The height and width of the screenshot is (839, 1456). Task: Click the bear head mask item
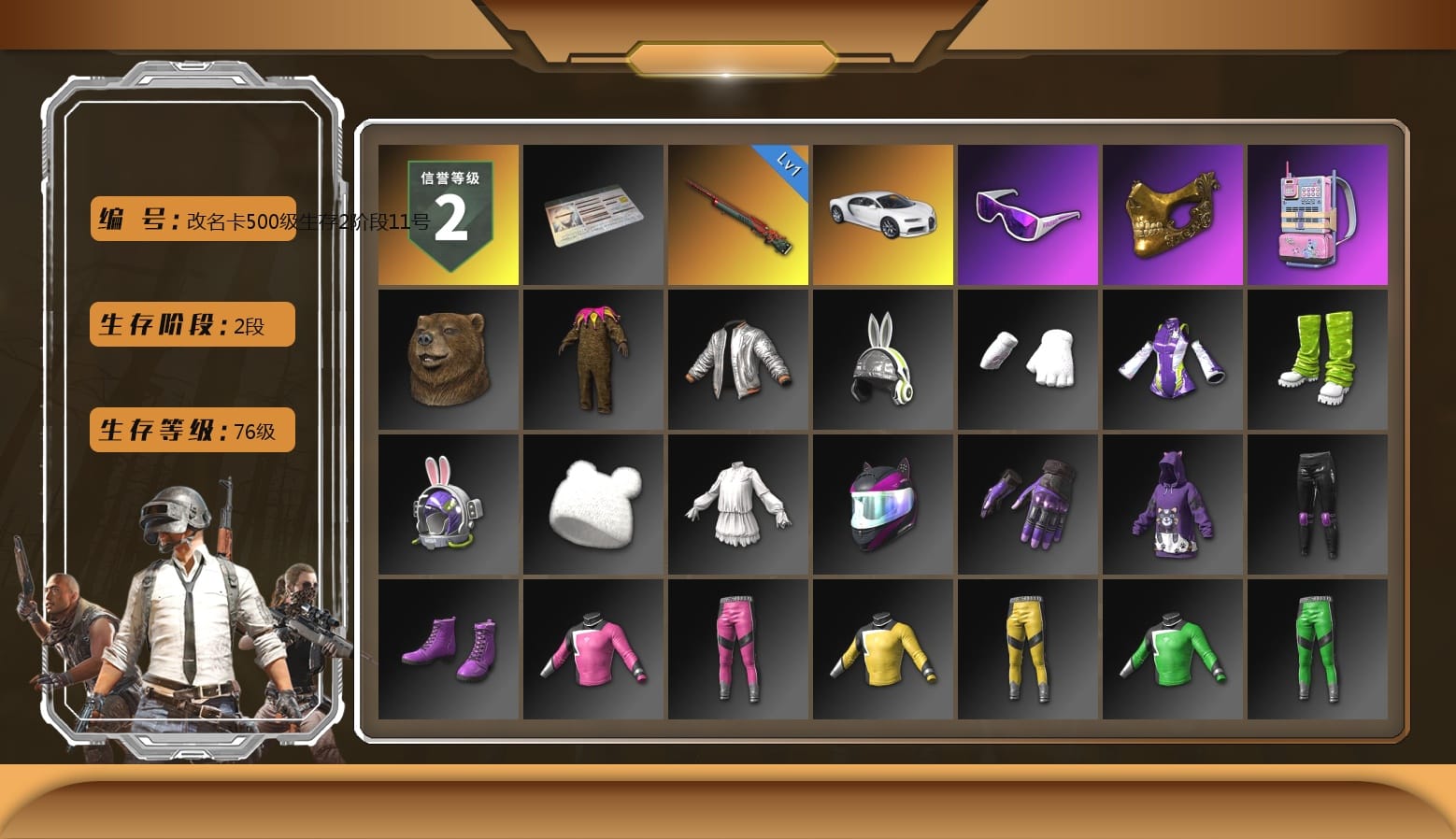pyautogui.click(x=449, y=360)
